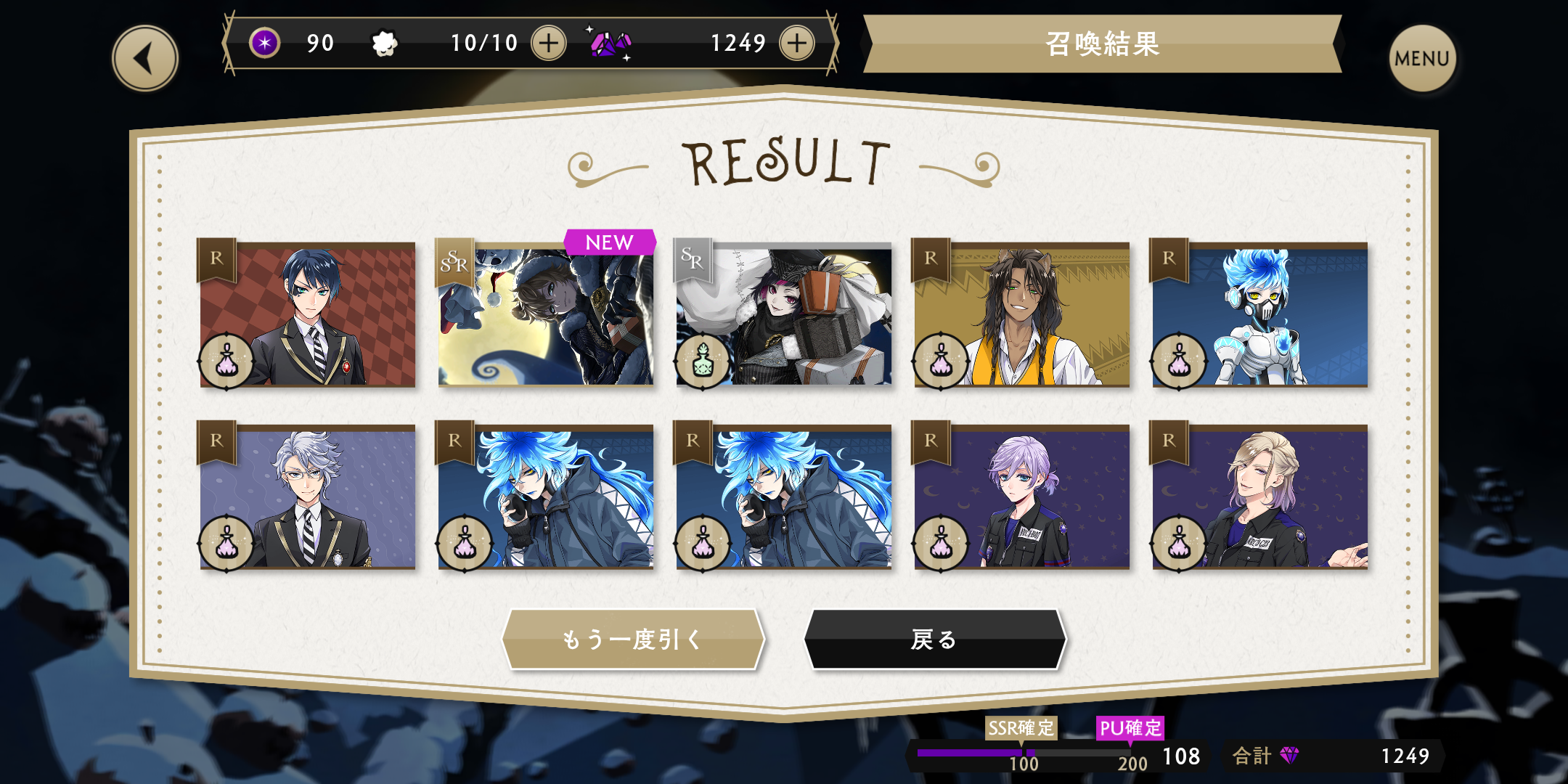The height and width of the screenshot is (784, 1568).
Task: Open the R card with white robot armor
Action: (1260, 314)
